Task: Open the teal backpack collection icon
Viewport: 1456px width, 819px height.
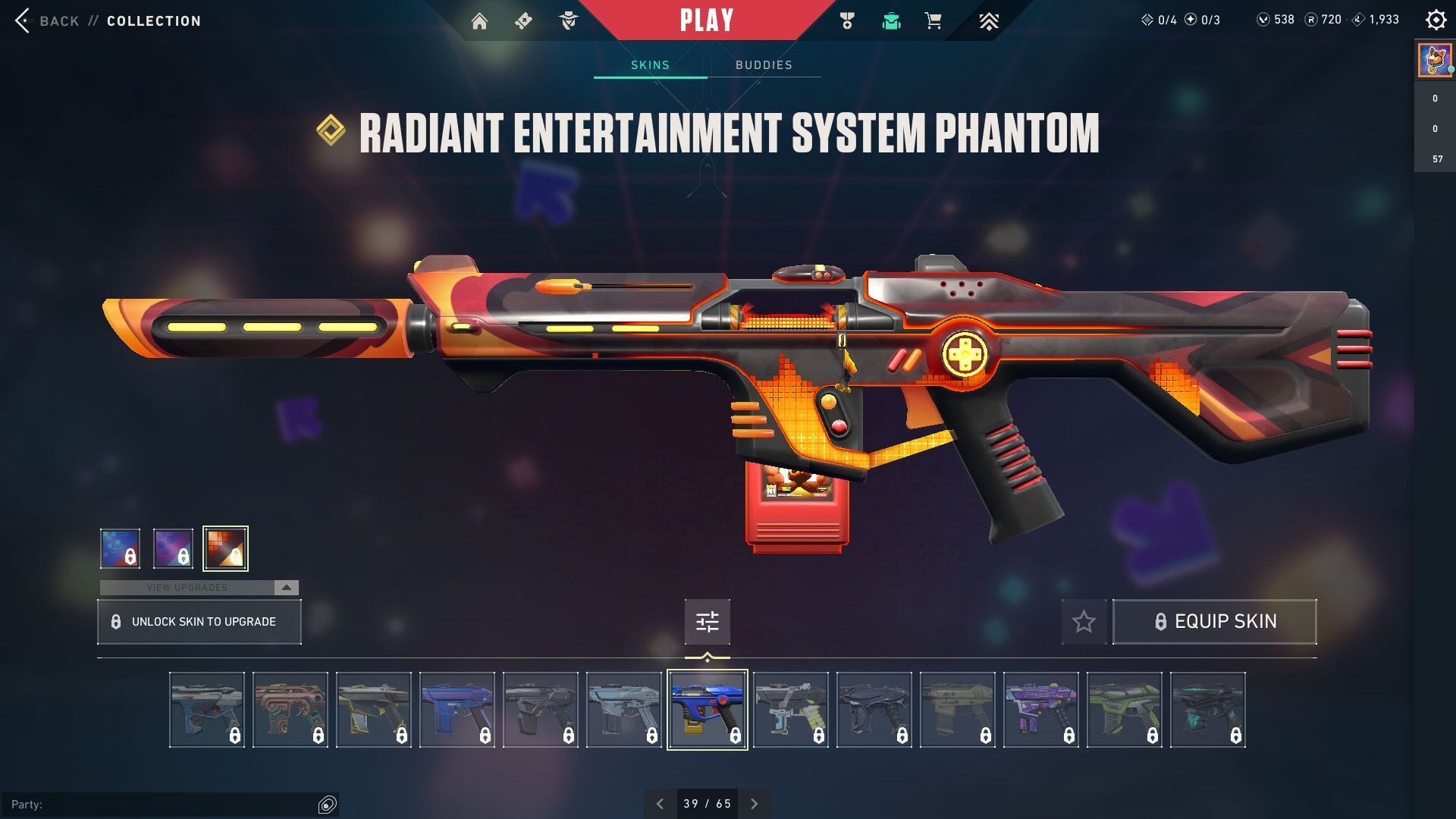Action: pos(891,20)
